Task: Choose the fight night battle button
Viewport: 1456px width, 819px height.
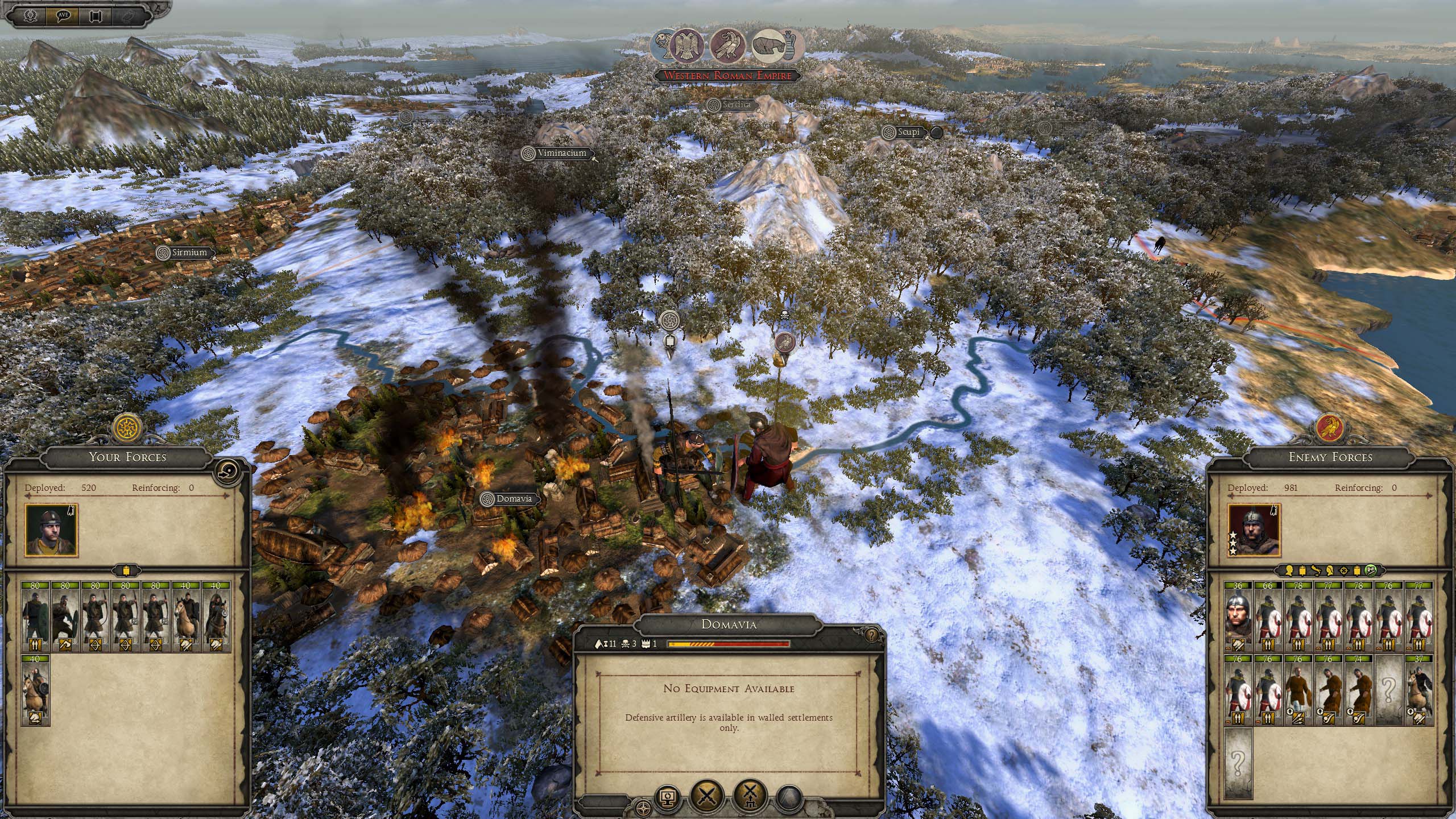Action: (x=750, y=795)
